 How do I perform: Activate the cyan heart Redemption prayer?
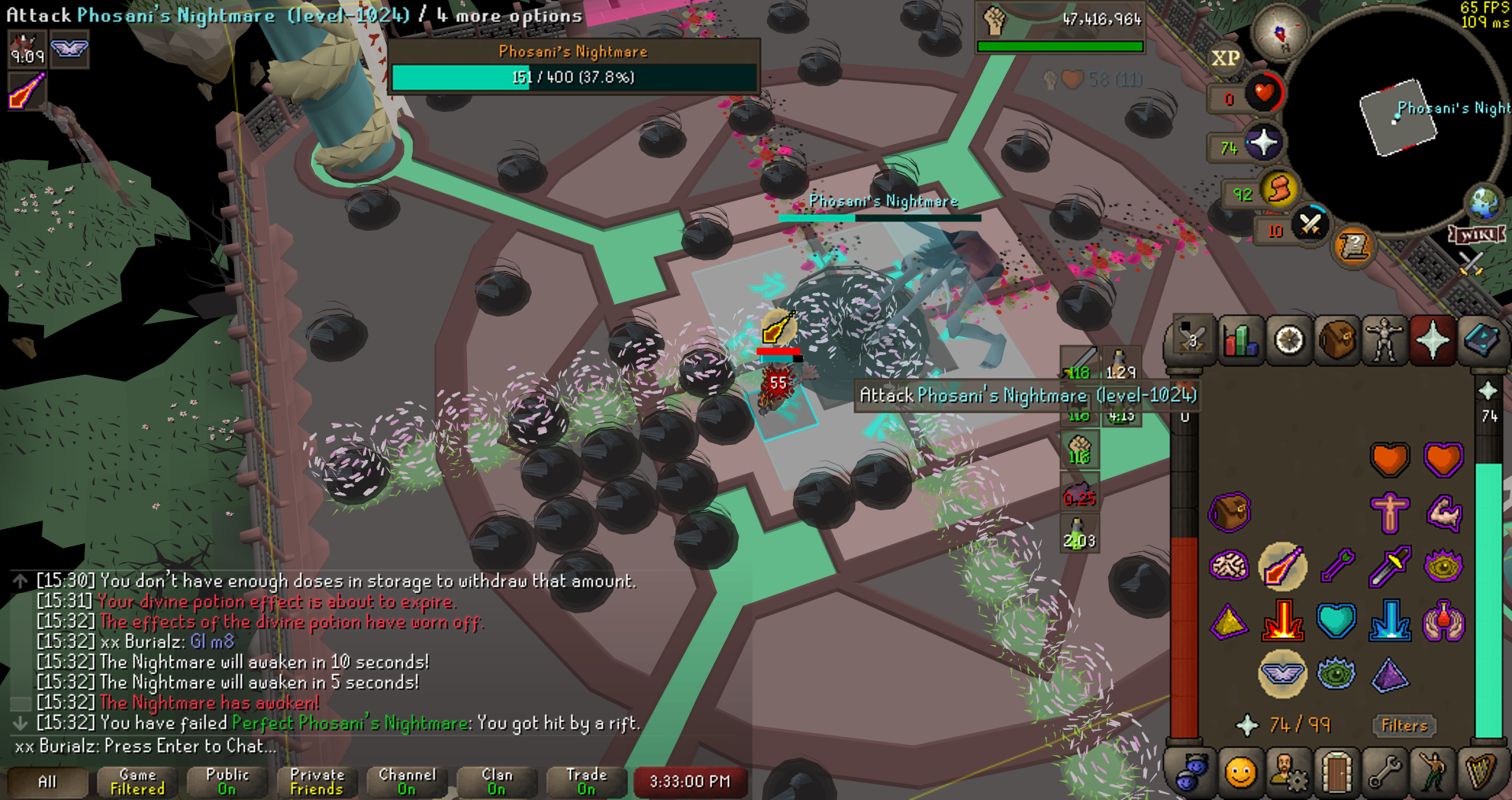click(1336, 620)
